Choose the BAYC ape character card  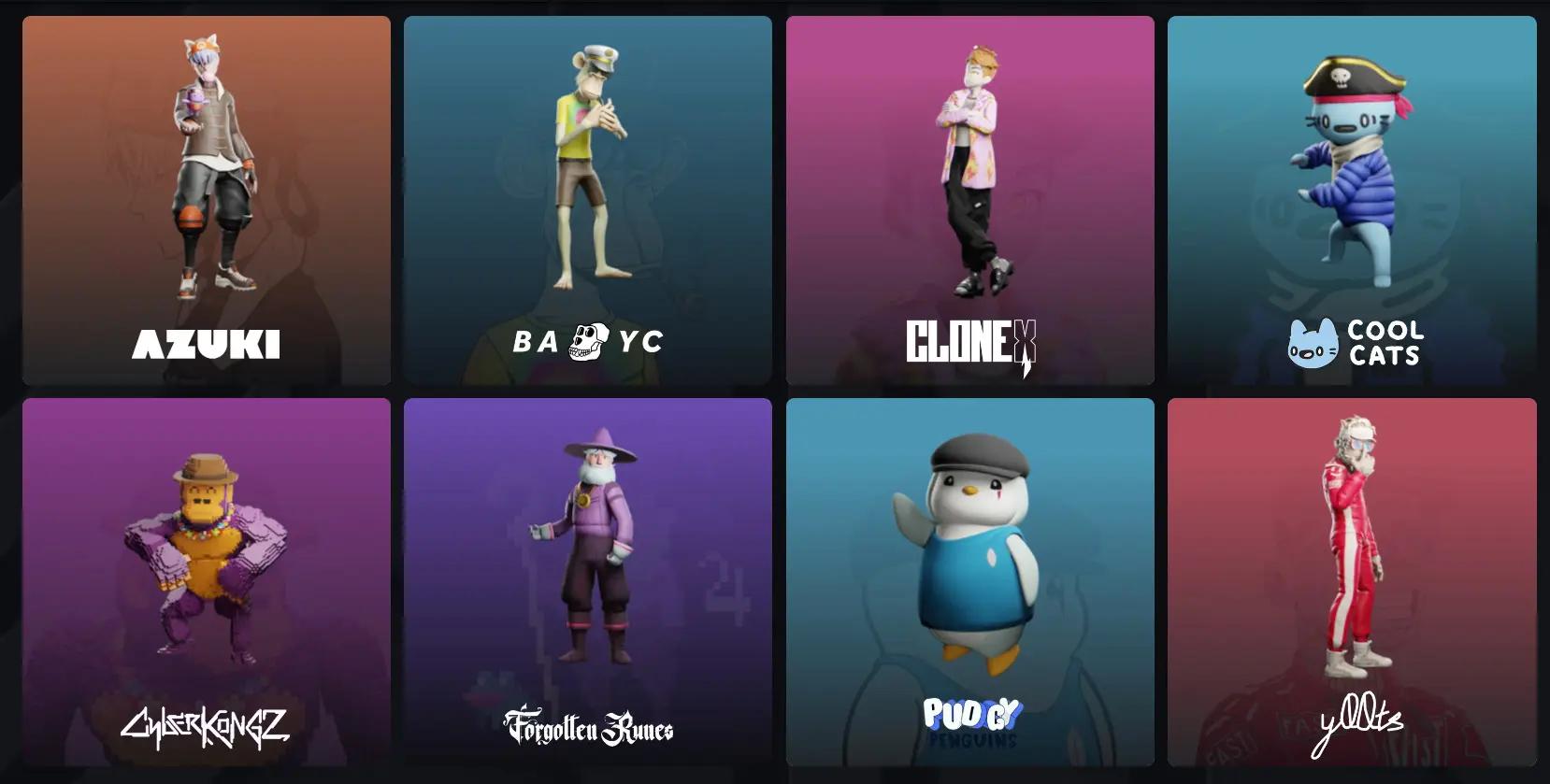coord(588,200)
